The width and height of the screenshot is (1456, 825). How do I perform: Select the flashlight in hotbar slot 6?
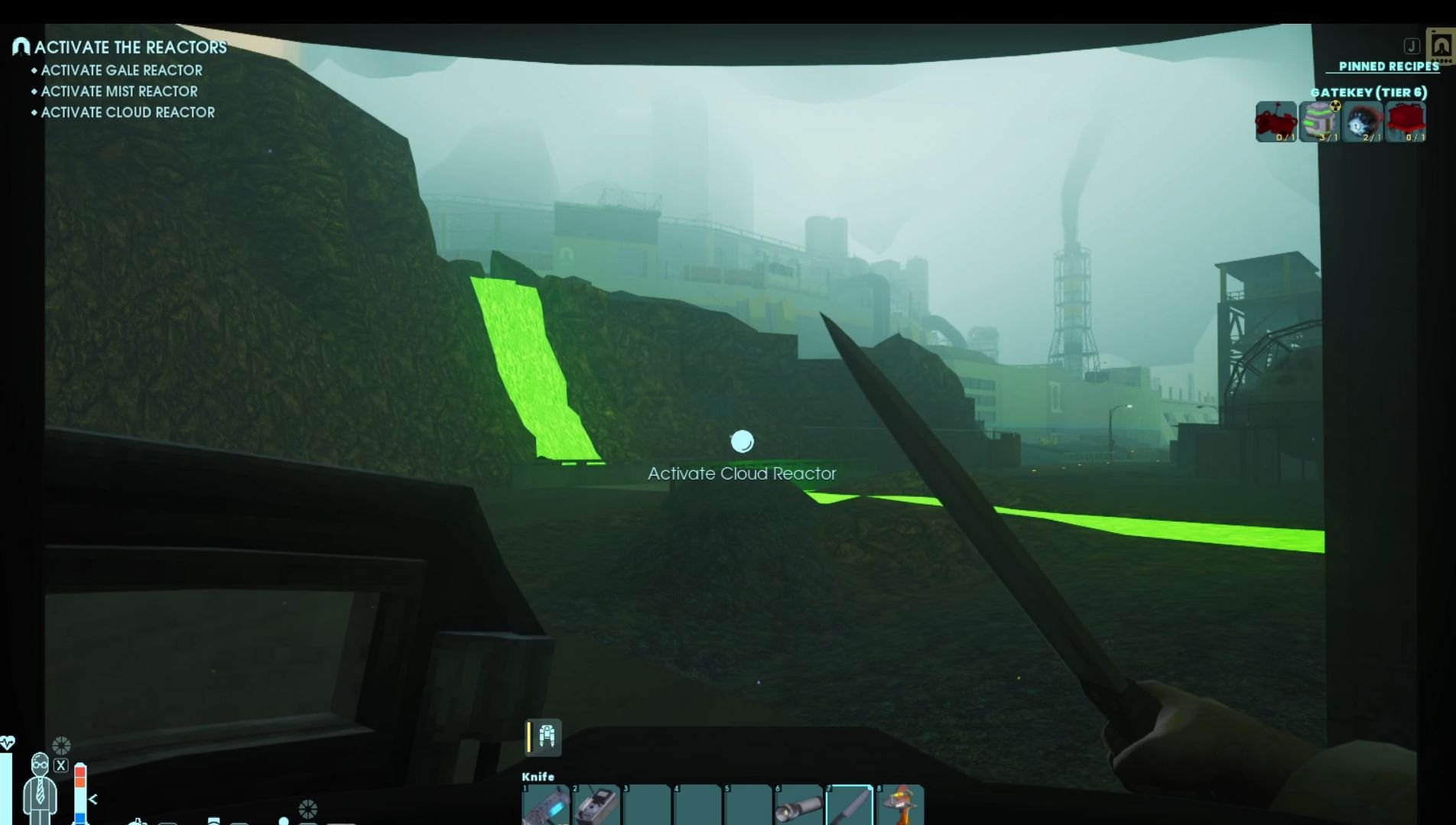tap(799, 805)
